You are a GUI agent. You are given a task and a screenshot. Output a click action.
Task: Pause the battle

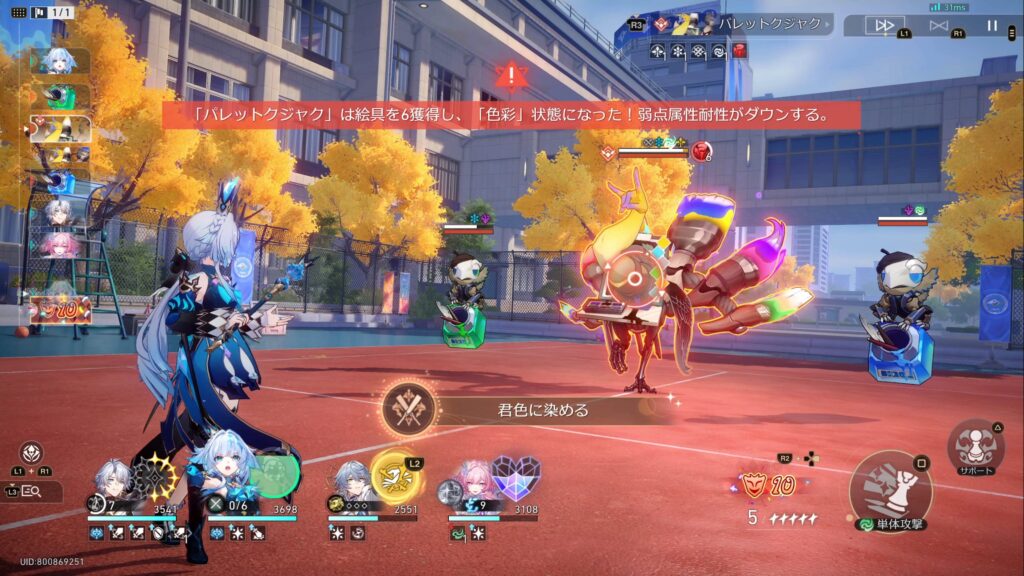(992, 25)
